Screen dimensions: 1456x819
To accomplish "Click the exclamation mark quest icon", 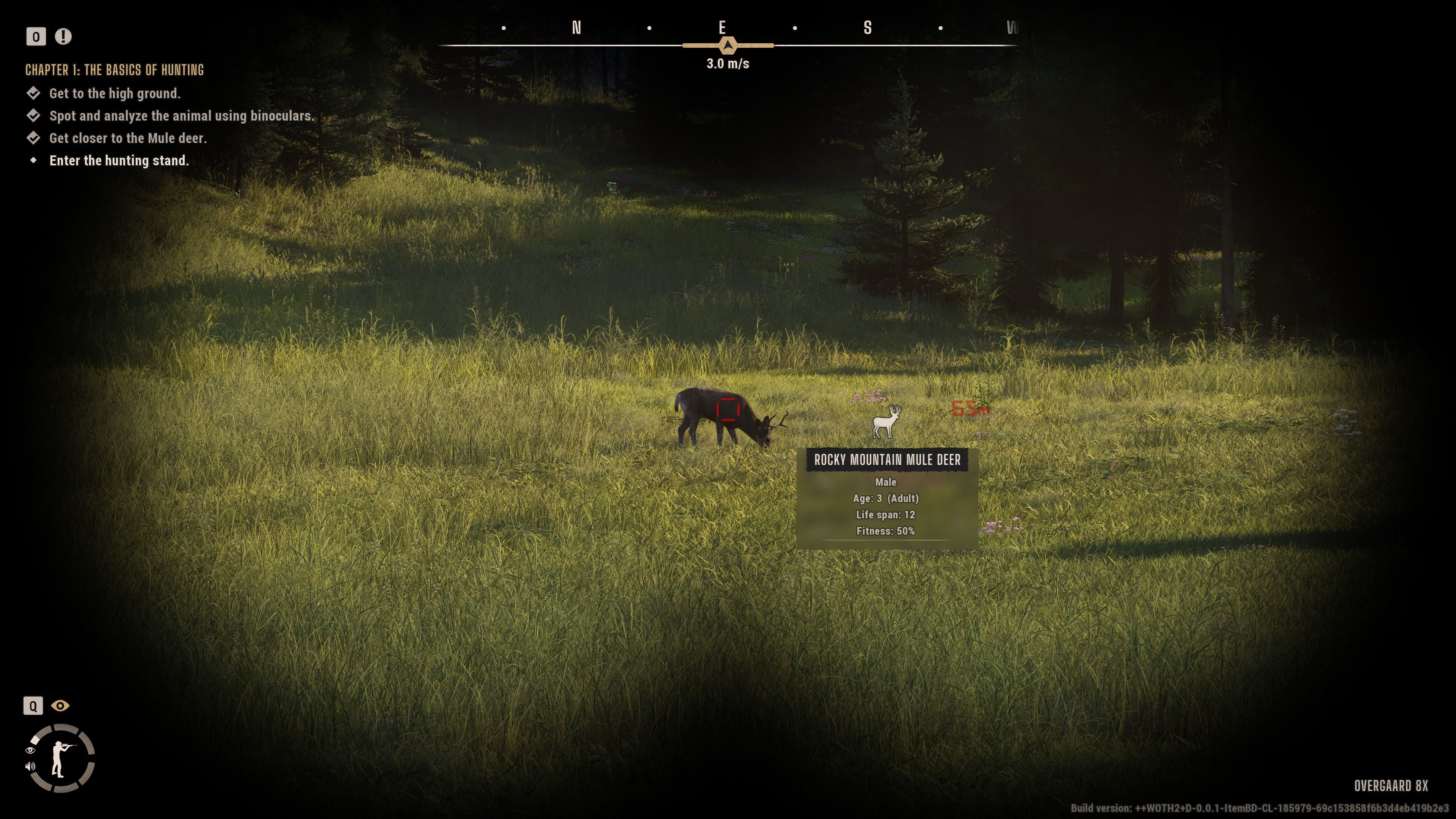I will (63, 37).
